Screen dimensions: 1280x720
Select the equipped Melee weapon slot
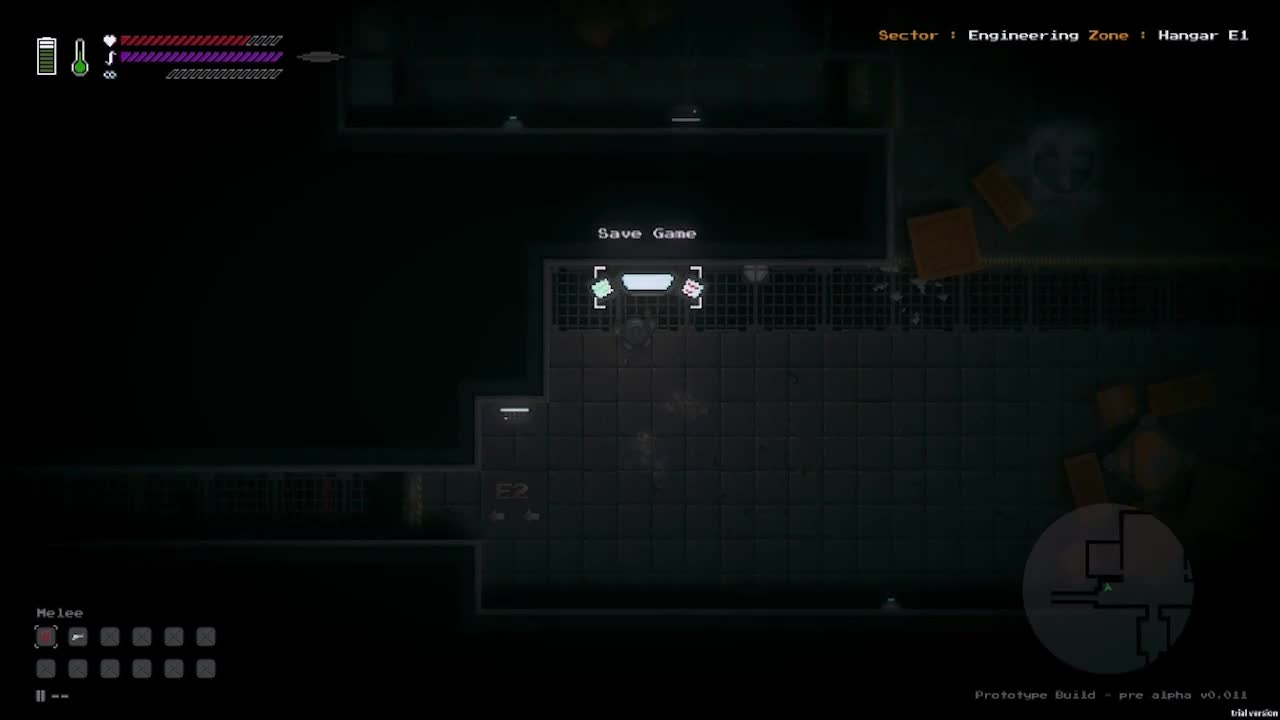coord(46,637)
